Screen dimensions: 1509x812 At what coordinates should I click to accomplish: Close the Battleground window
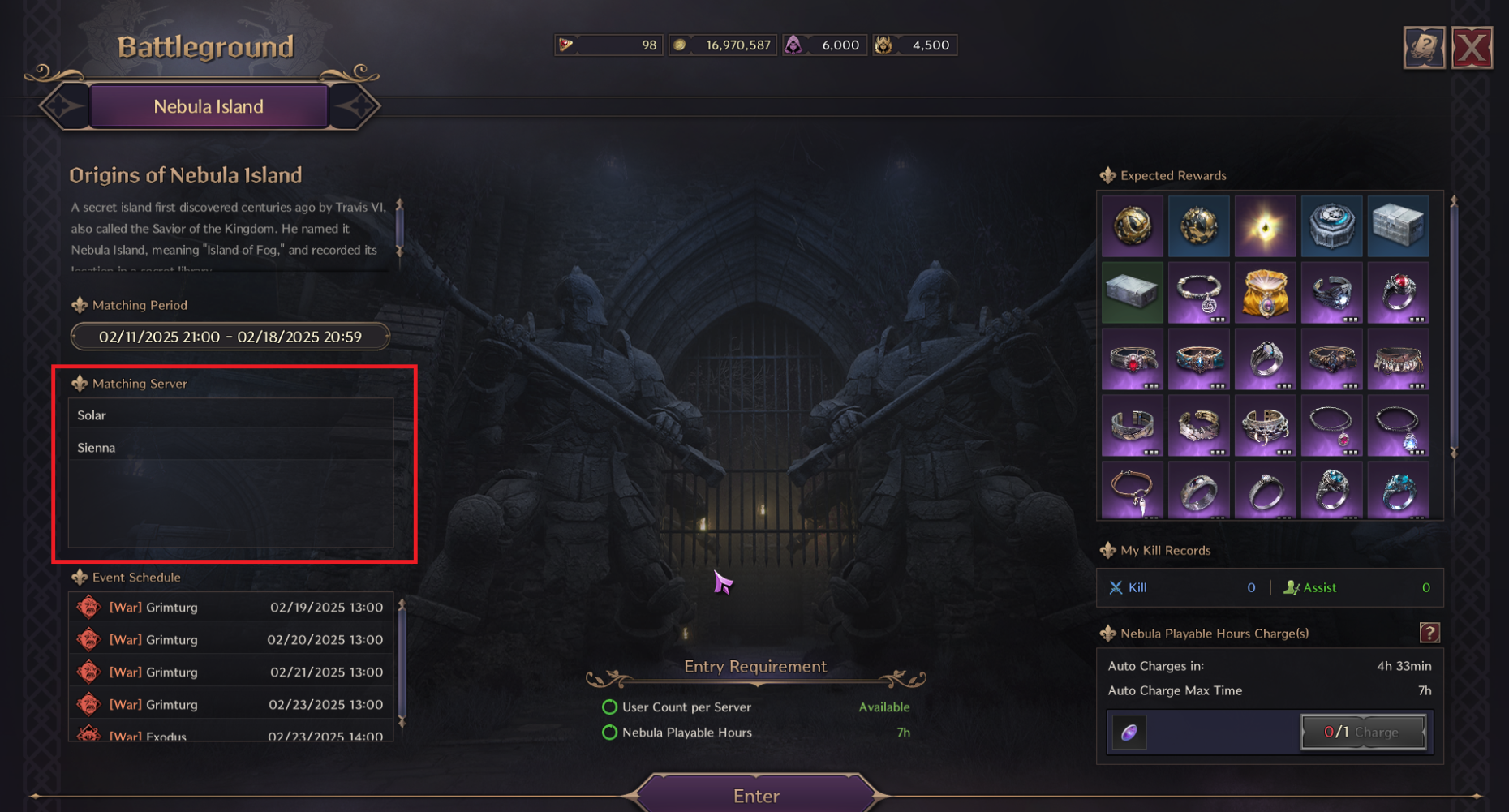[x=1471, y=49]
